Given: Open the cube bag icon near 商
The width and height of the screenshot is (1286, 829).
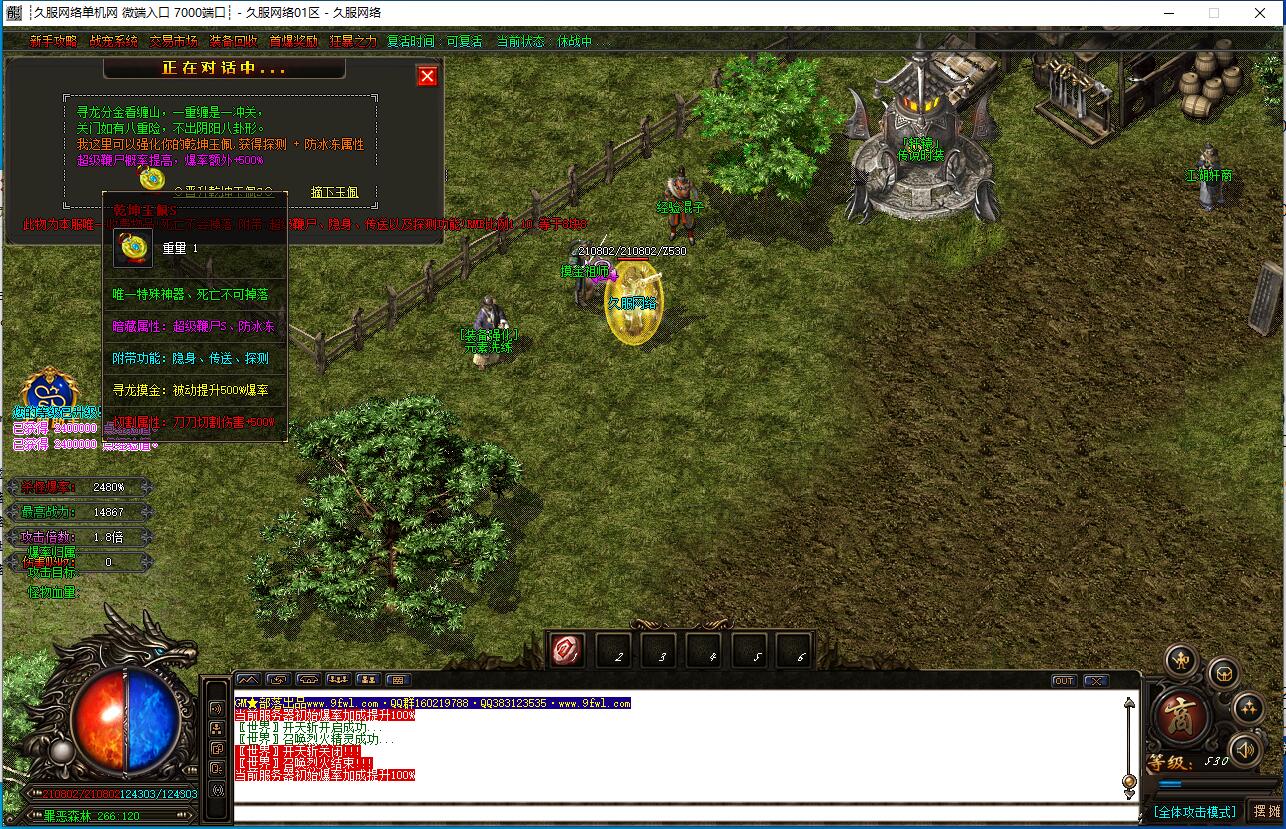Looking at the screenshot, I should click(1223, 674).
